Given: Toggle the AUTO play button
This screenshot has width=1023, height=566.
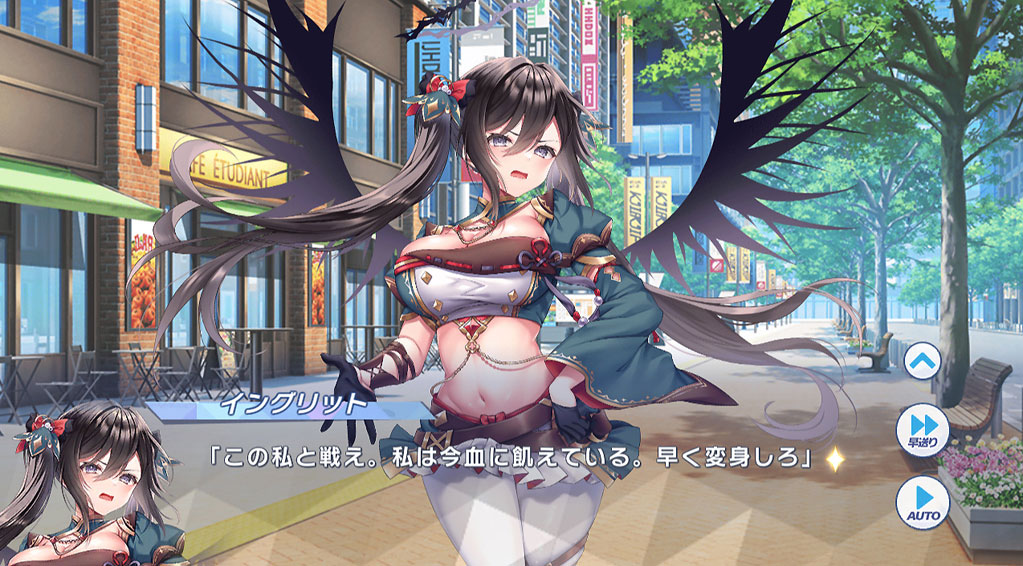Looking at the screenshot, I should [921, 498].
